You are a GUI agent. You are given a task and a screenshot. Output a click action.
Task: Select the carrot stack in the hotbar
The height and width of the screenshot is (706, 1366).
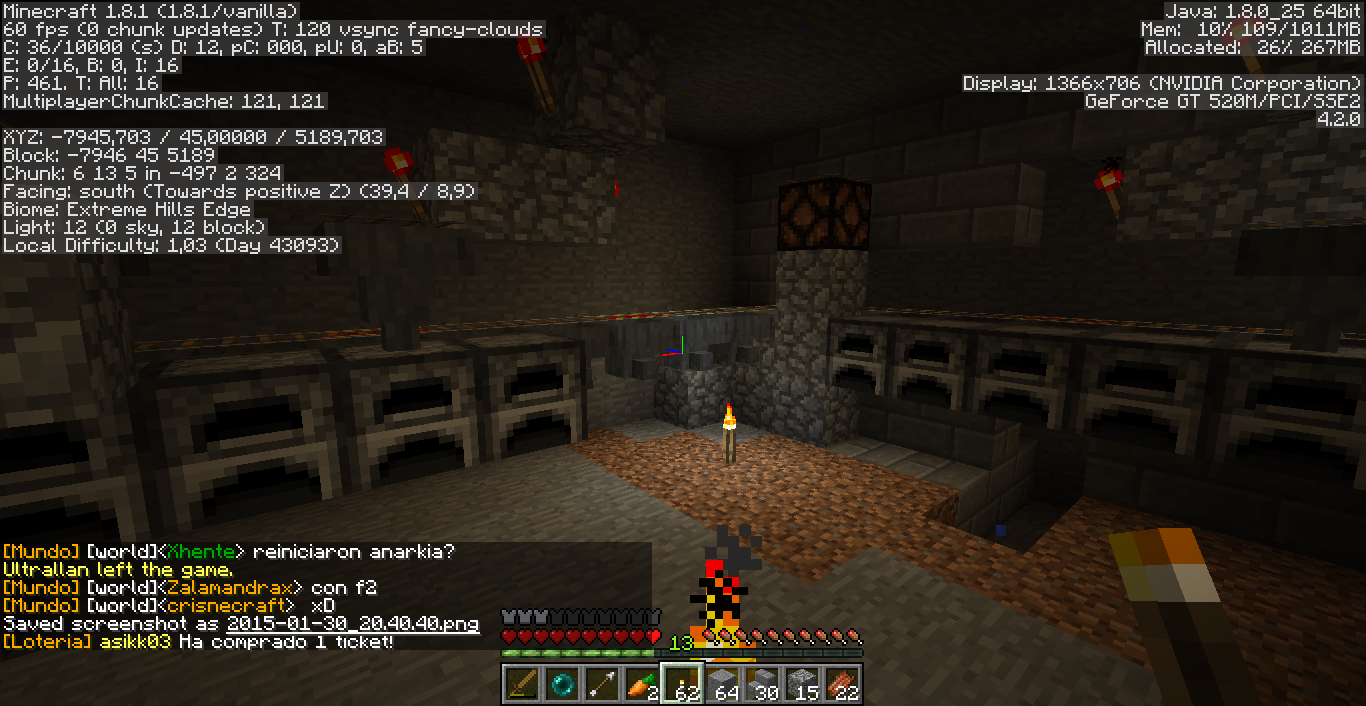pos(642,684)
